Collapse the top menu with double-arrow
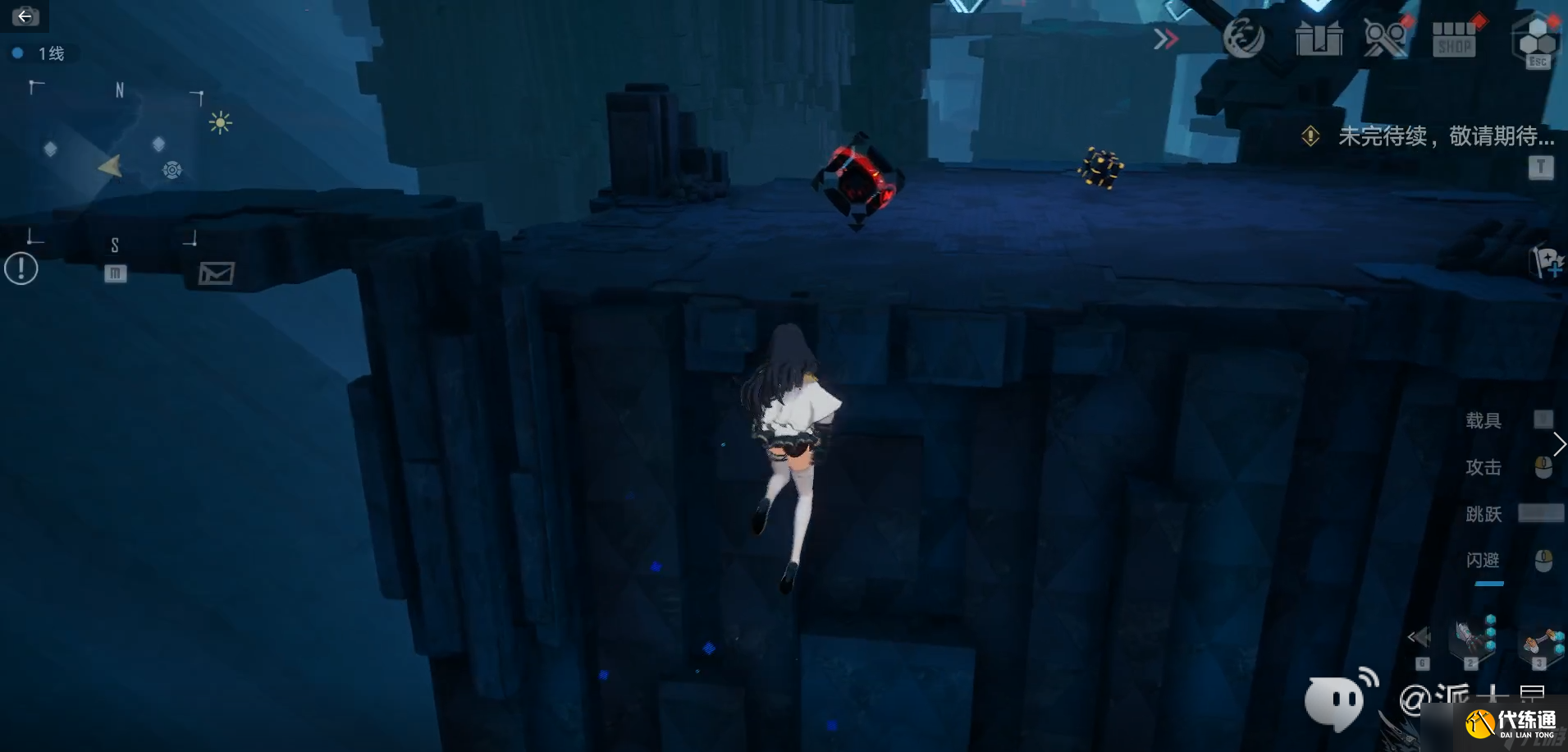This screenshot has width=1568, height=752. (1165, 39)
